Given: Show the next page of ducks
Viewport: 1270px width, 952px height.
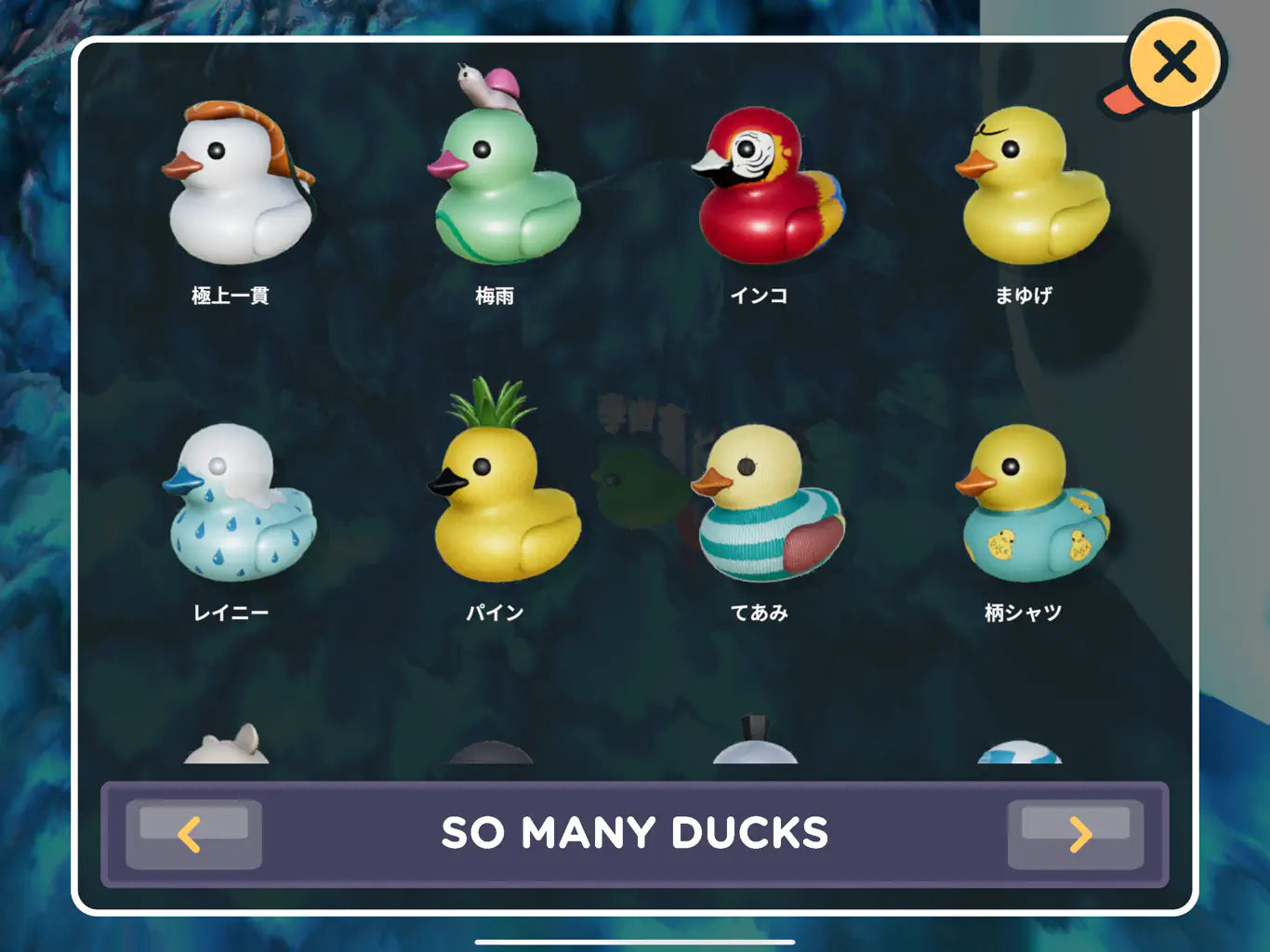Looking at the screenshot, I should [1076, 834].
